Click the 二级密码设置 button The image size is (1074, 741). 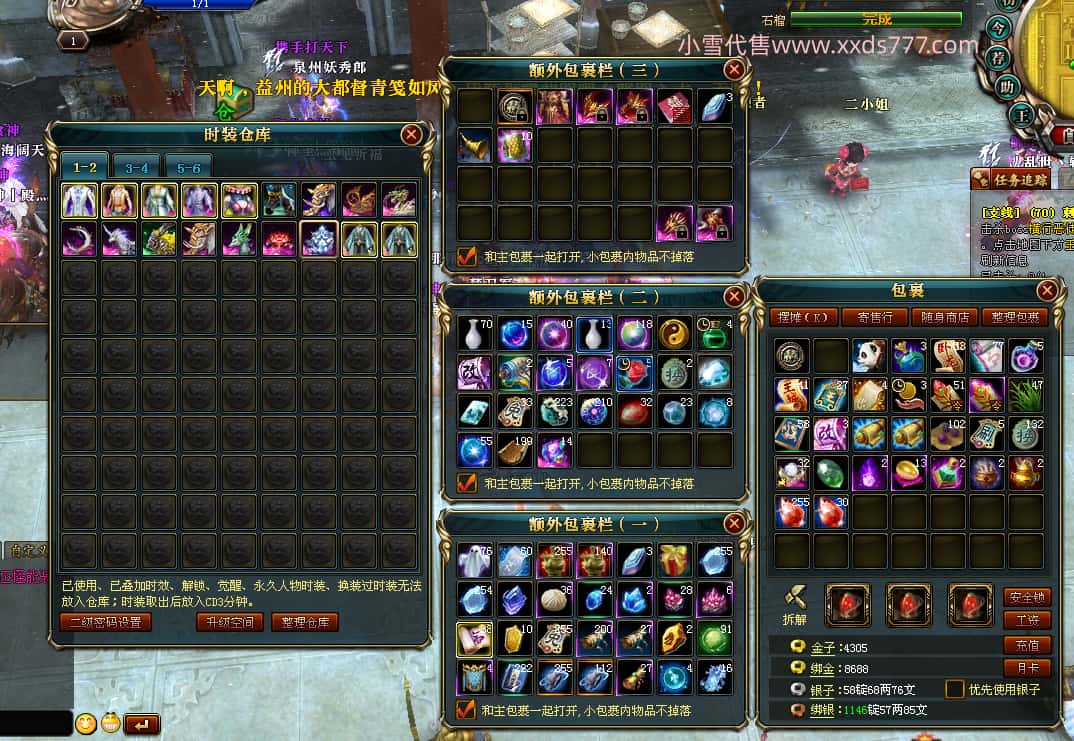click(105, 622)
